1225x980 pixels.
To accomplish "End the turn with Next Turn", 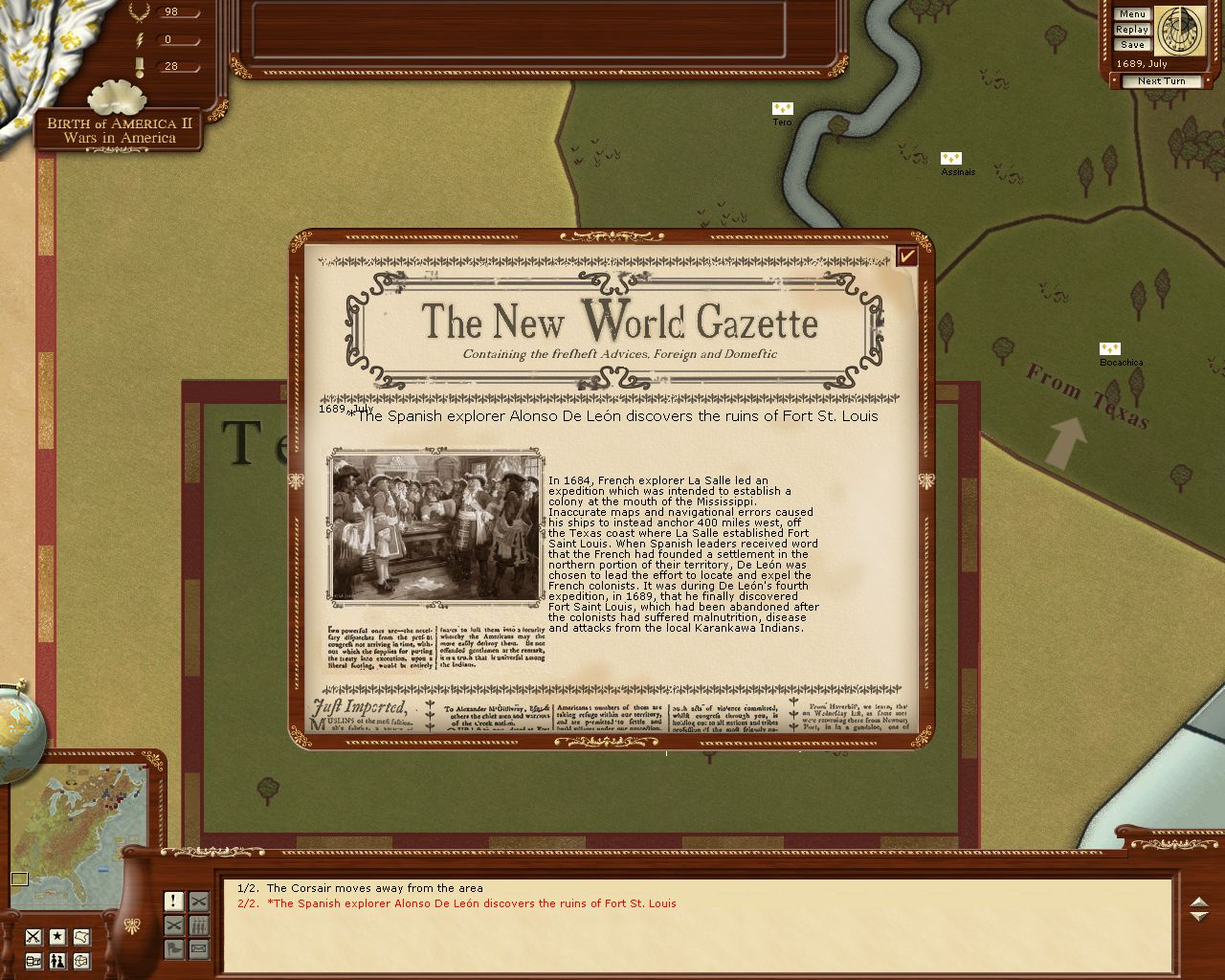I will 1161,81.
